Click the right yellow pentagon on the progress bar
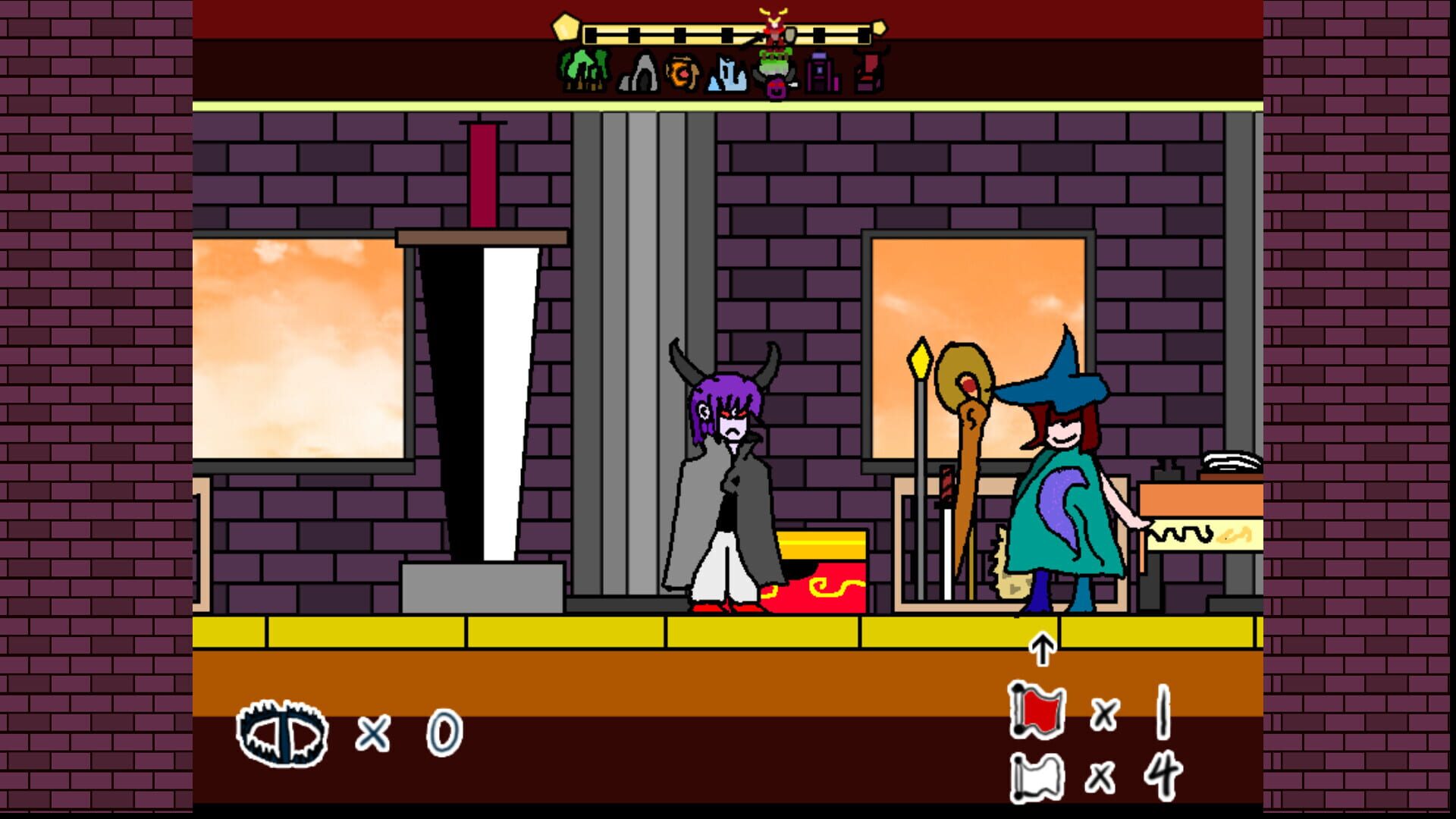Screen dimensions: 1456x819 [880, 29]
